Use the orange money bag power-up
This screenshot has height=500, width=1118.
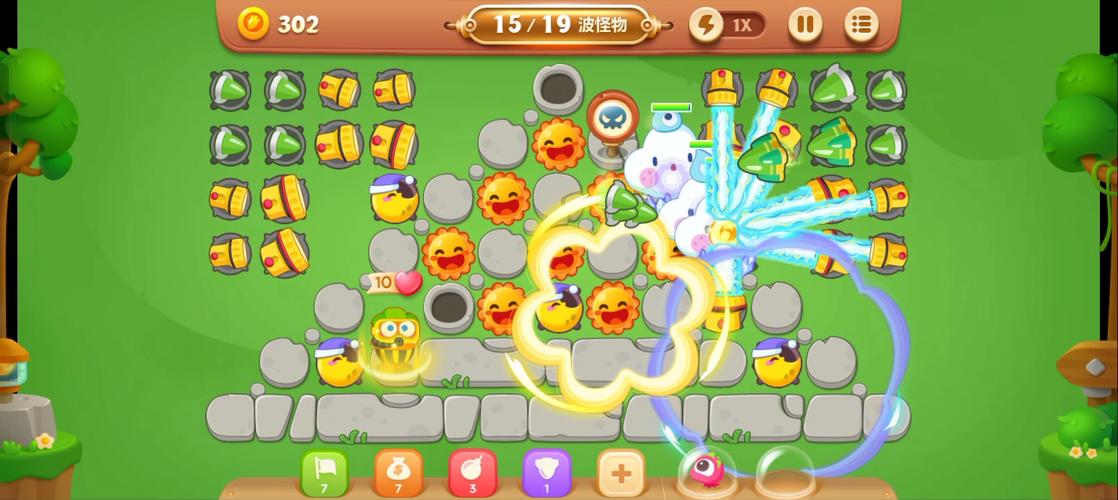(x=398, y=472)
